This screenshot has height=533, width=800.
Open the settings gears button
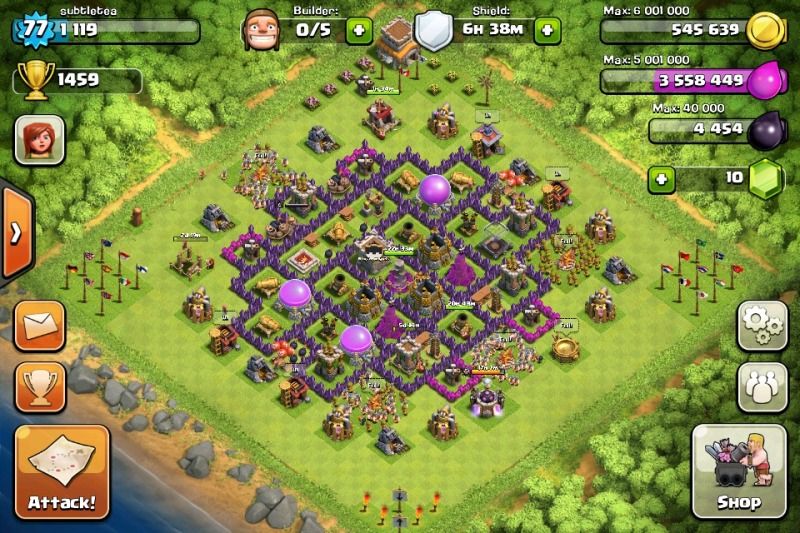(761, 325)
